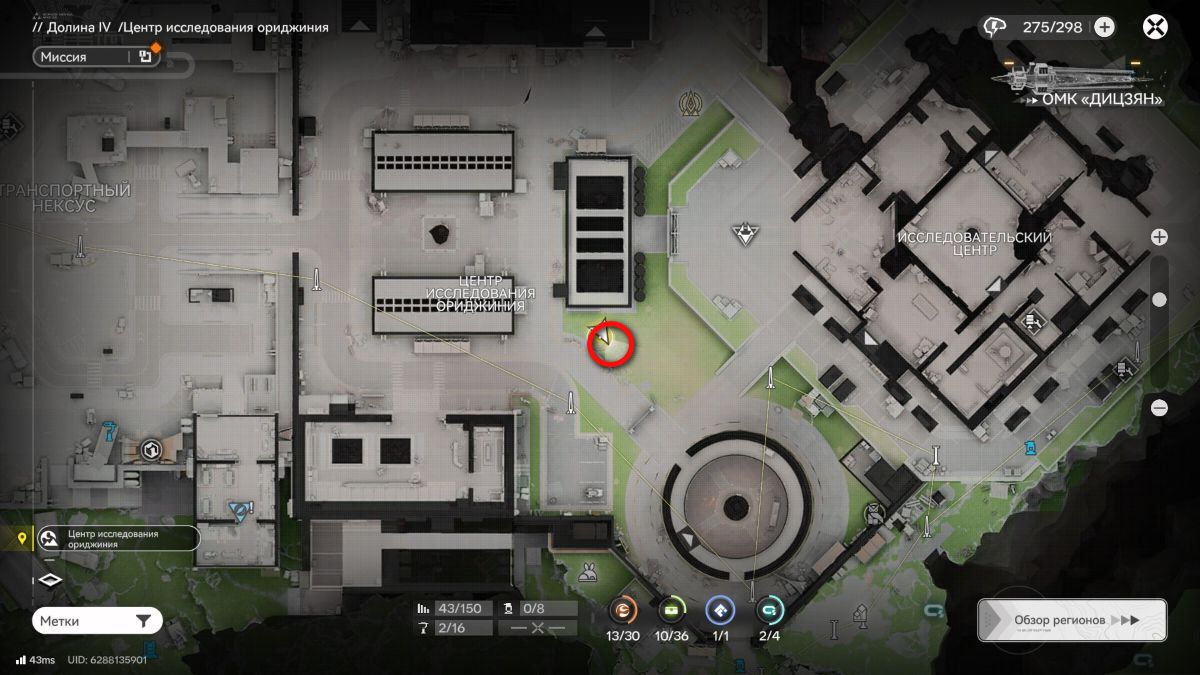Select the yellow location pin tab
Screen dimensions: 1200x675
tap(21, 539)
